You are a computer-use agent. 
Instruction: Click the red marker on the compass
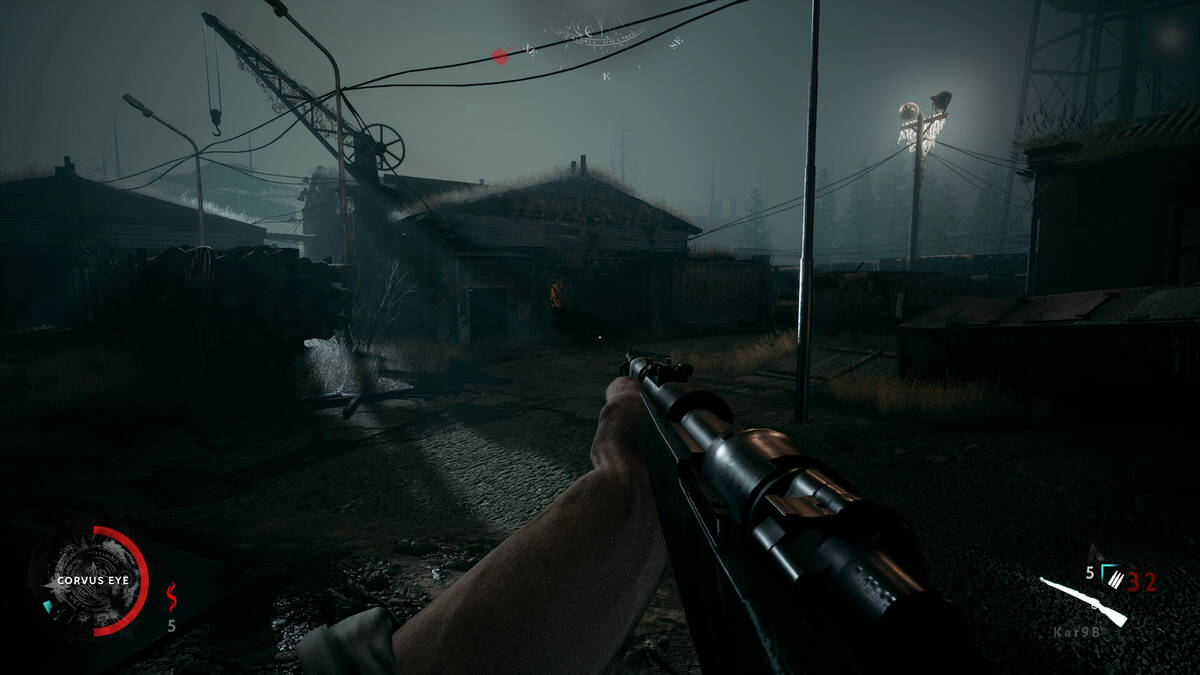[x=501, y=56]
